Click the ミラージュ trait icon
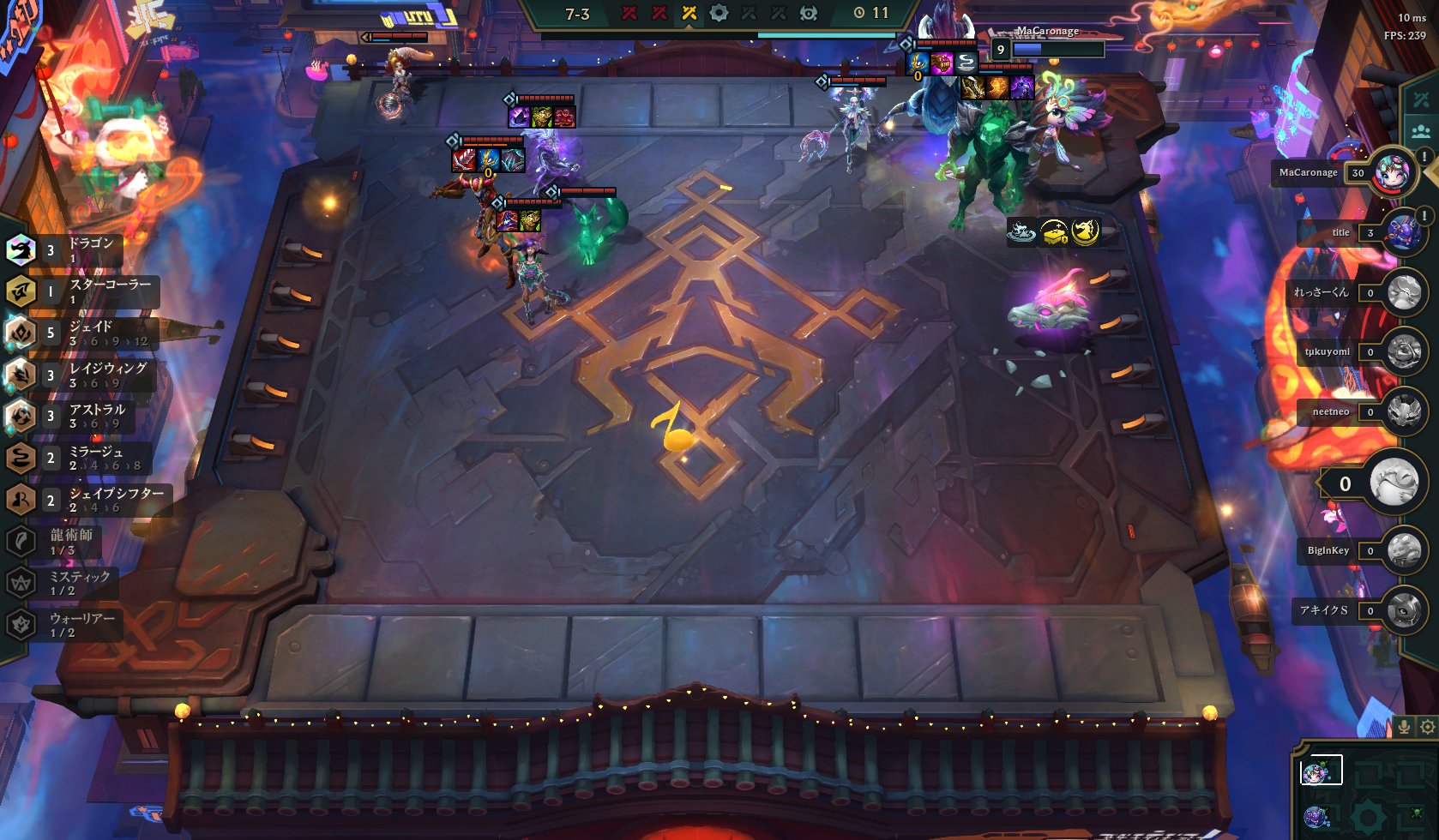The height and width of the screenshot is (840, 1439). [x=21, y=458]
